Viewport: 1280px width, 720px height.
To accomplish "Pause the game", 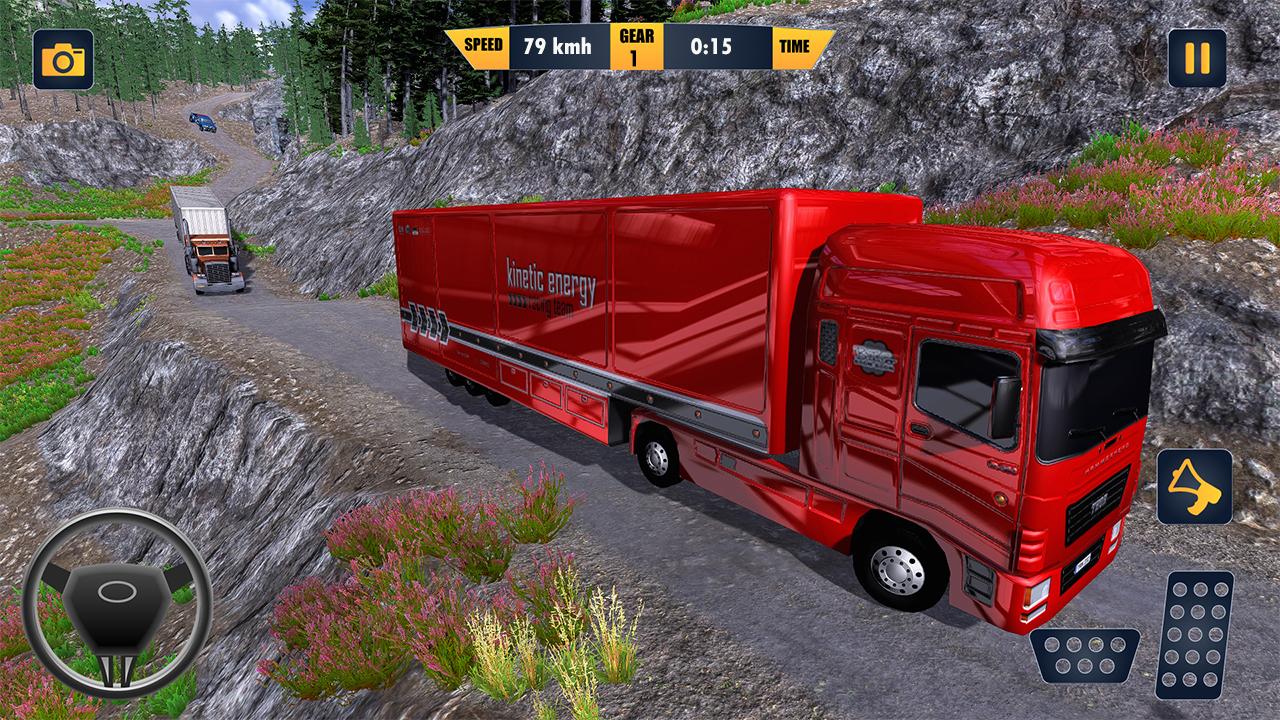I will (1197, 58).
